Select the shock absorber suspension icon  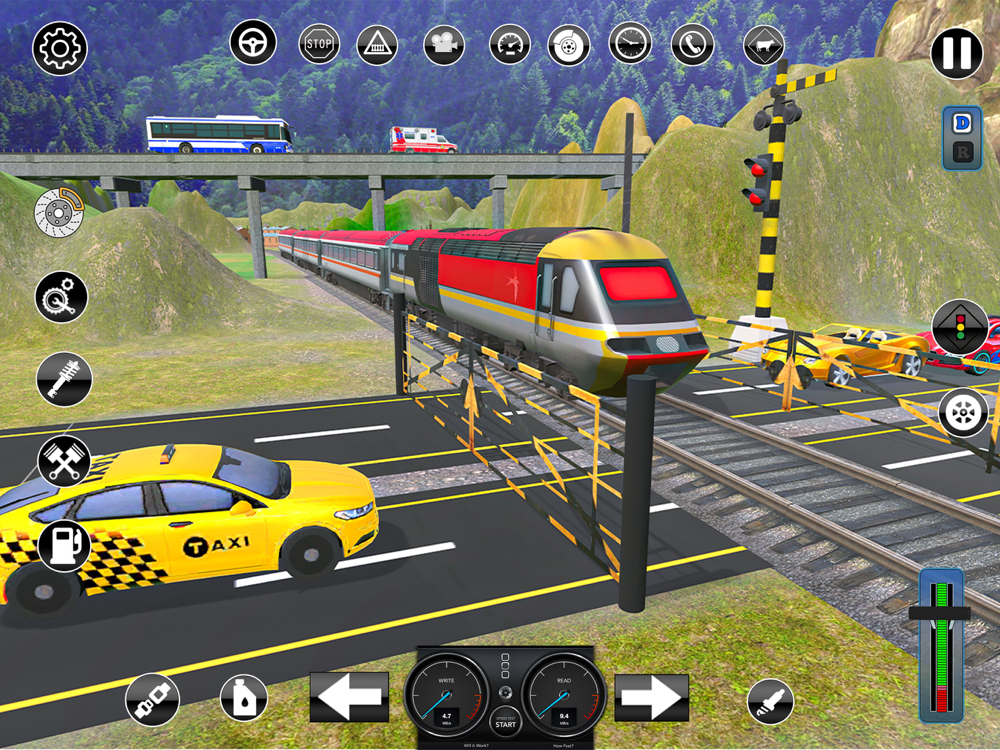[x=64, y=379]
